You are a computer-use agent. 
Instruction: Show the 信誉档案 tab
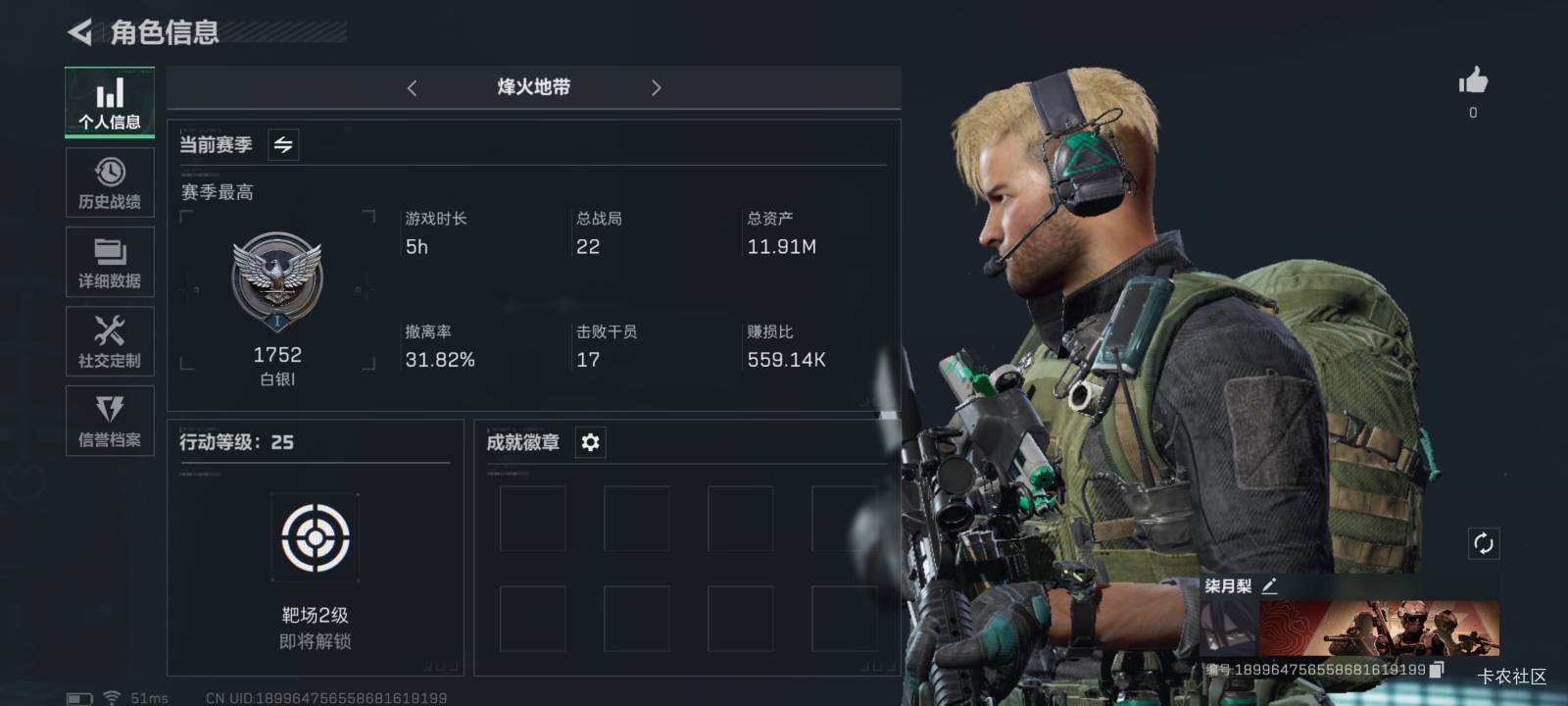110,421
